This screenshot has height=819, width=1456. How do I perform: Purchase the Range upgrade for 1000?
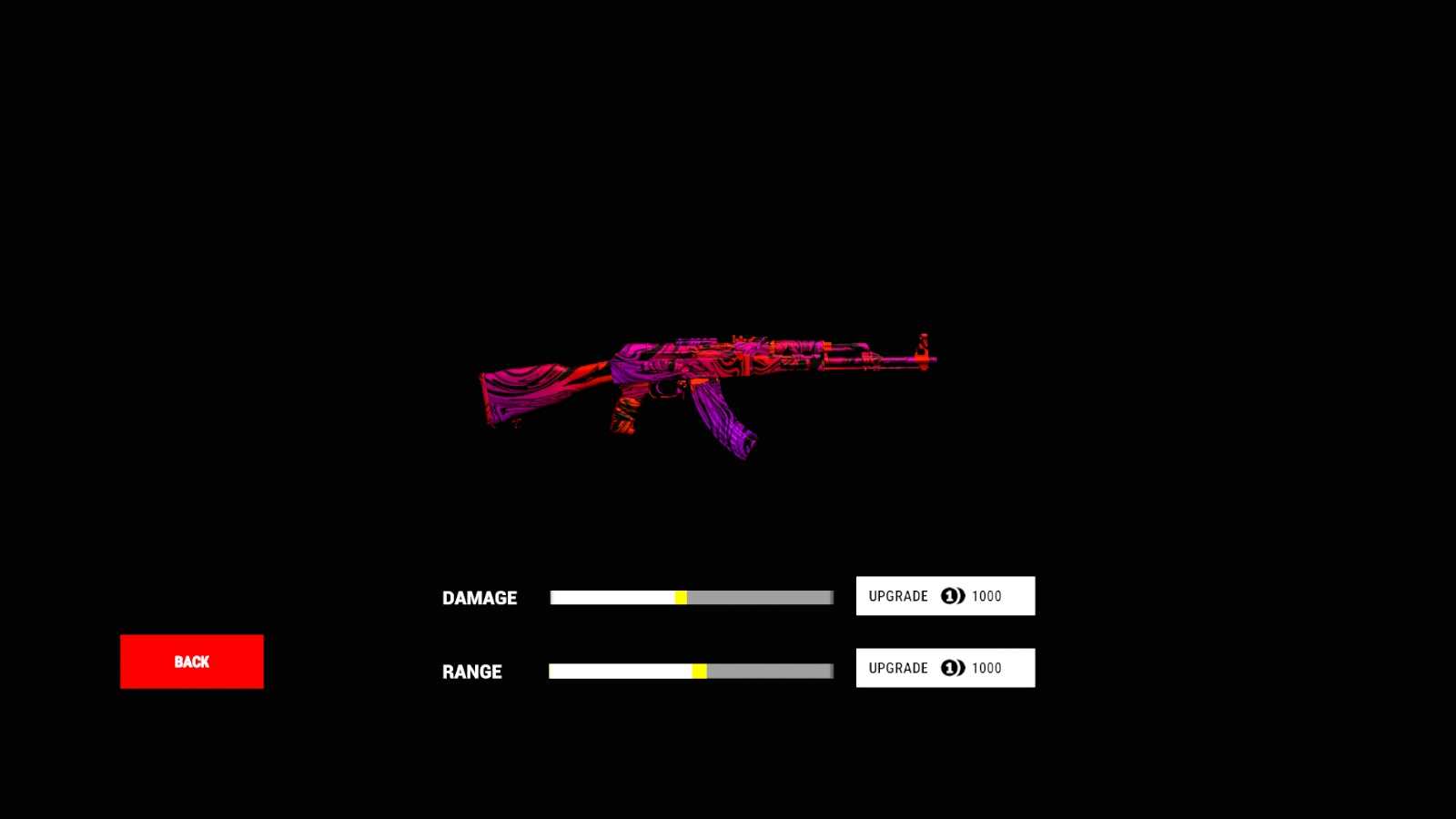(945, 667)
